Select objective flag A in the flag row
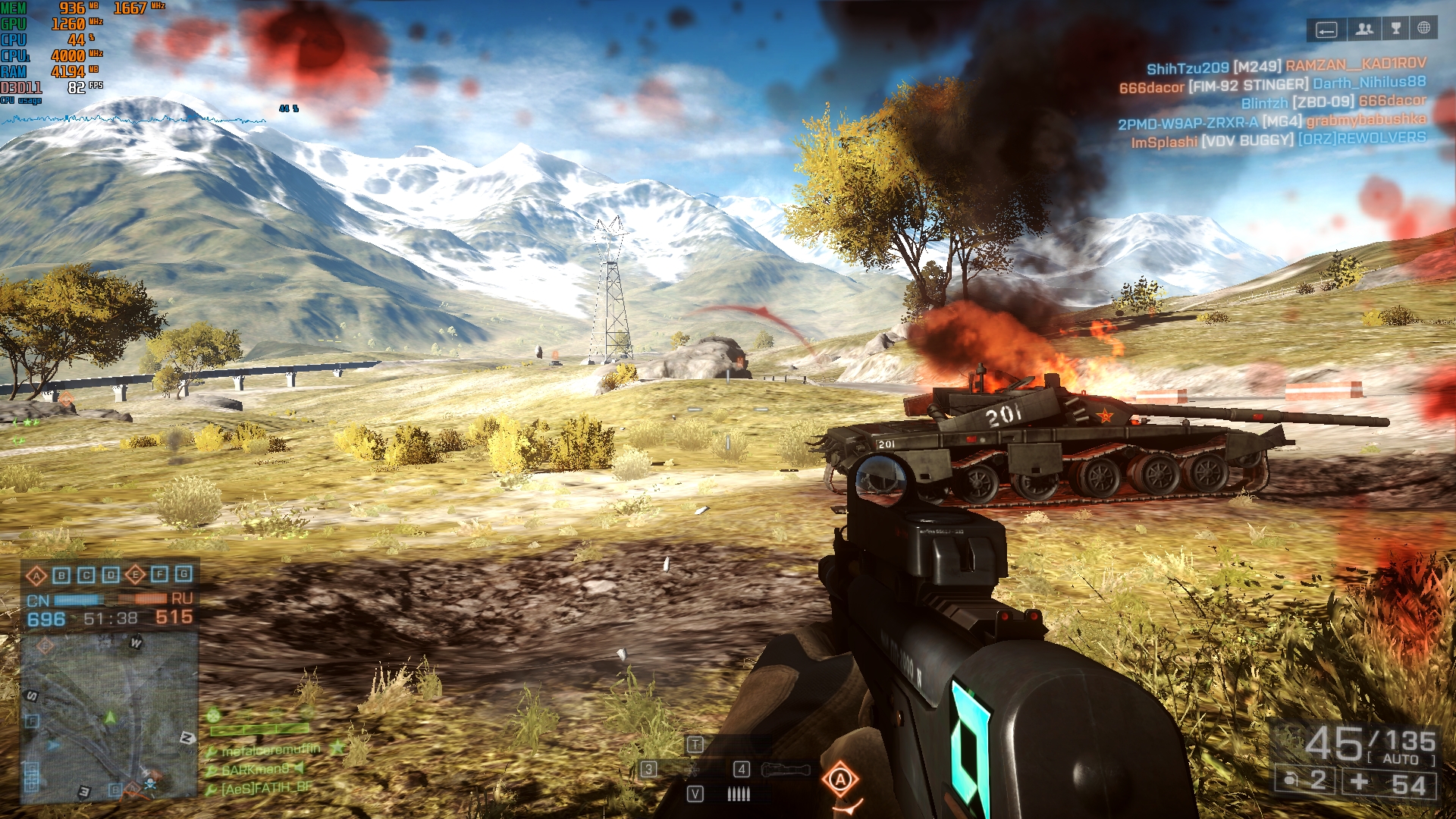 pos(36,576)
